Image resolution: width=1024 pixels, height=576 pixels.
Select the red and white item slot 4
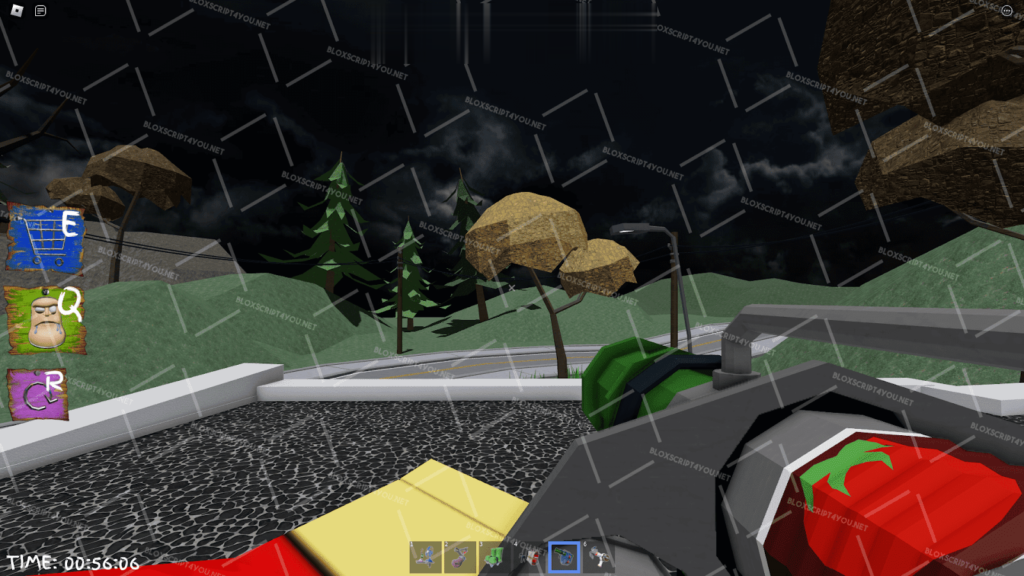[529, 556]
